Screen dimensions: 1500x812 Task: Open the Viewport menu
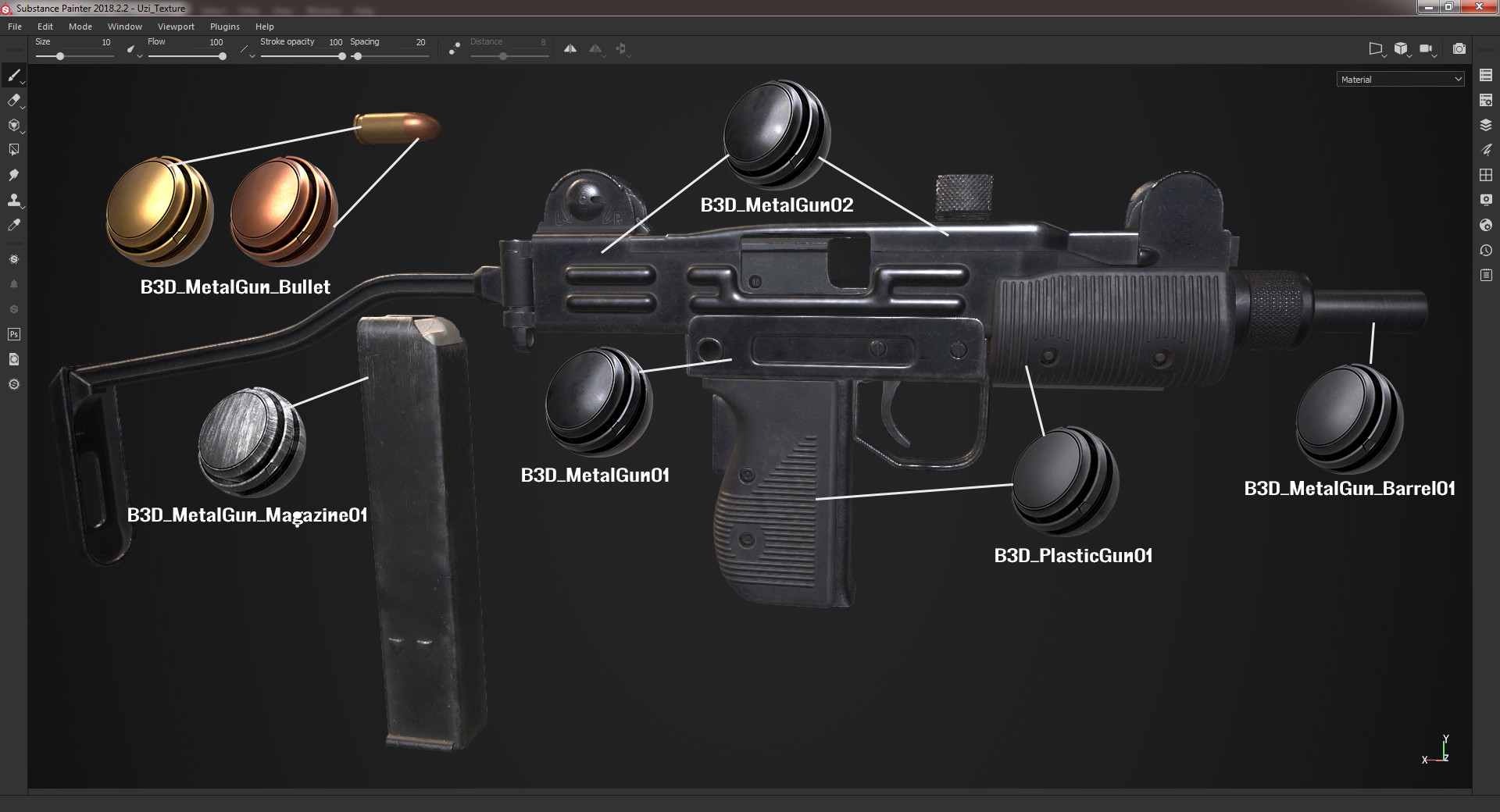[x=176, y=26]
